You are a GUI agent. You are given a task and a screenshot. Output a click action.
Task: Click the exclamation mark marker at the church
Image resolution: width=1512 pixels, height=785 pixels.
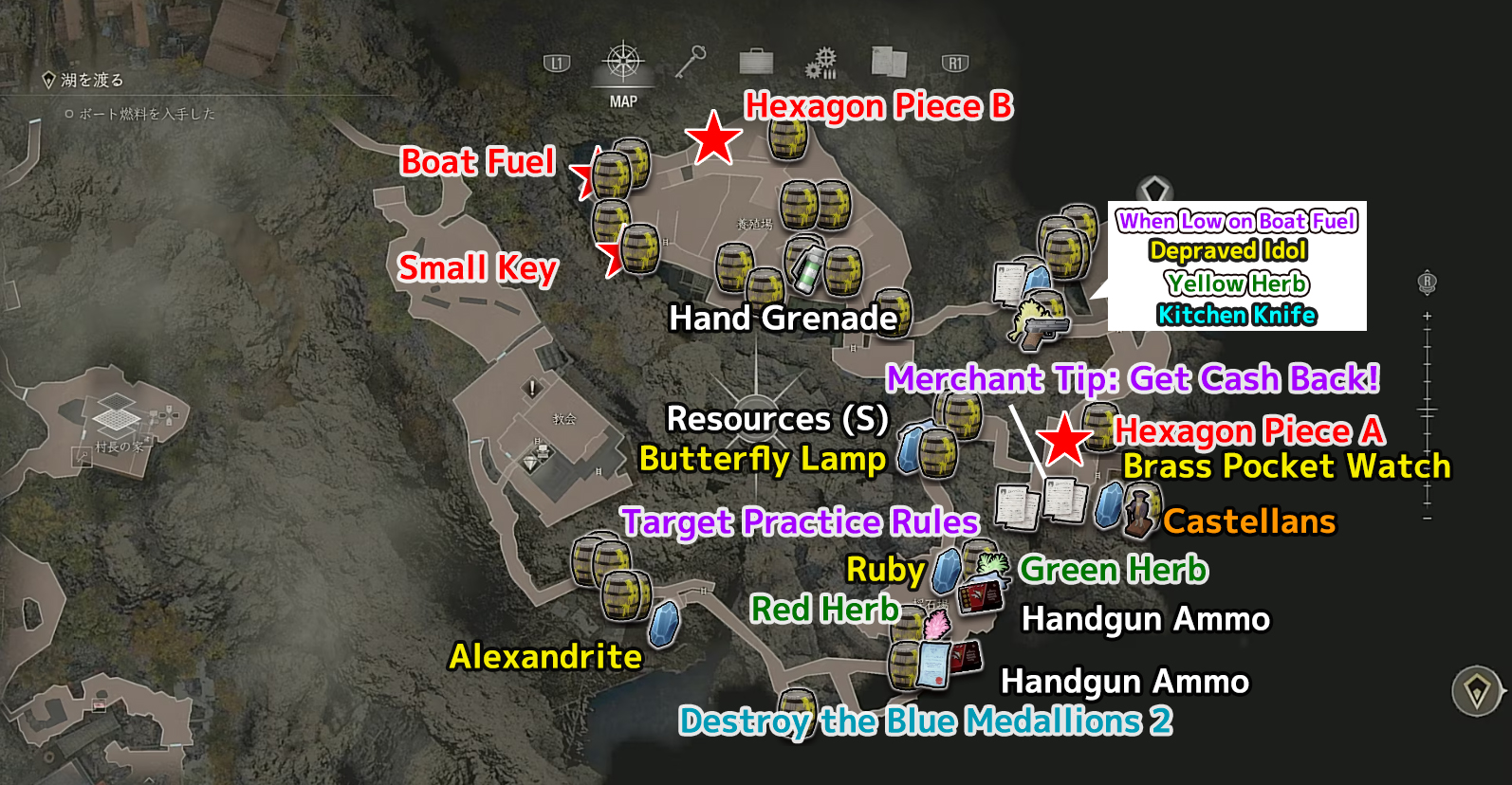click(532, 388)
